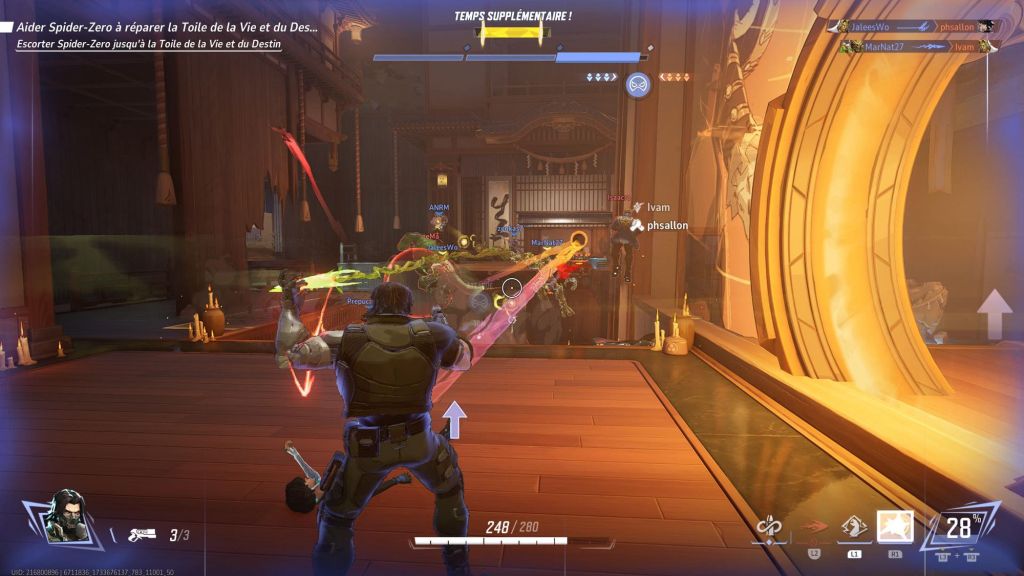1024x576 pixels.
Task: Open the JaleesWo–phsallon kill feed entry
Action: point(909,27)
